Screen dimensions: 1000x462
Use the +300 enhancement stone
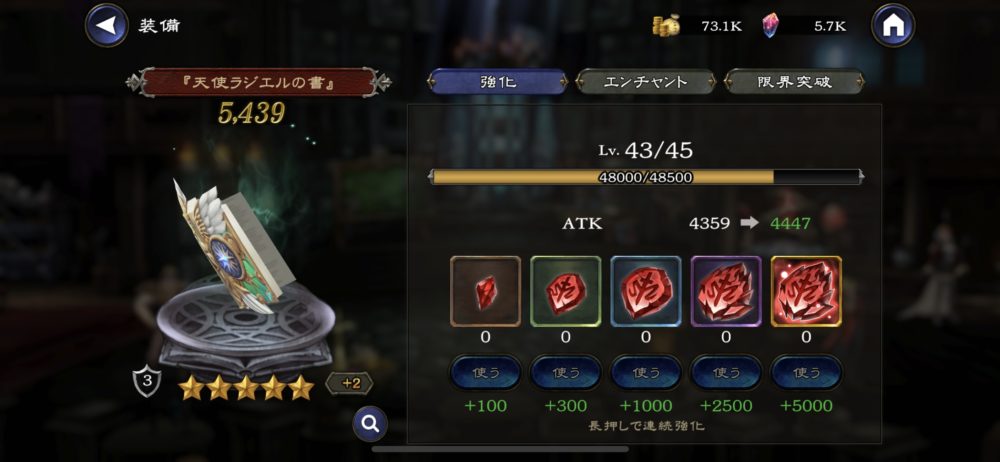566,372
